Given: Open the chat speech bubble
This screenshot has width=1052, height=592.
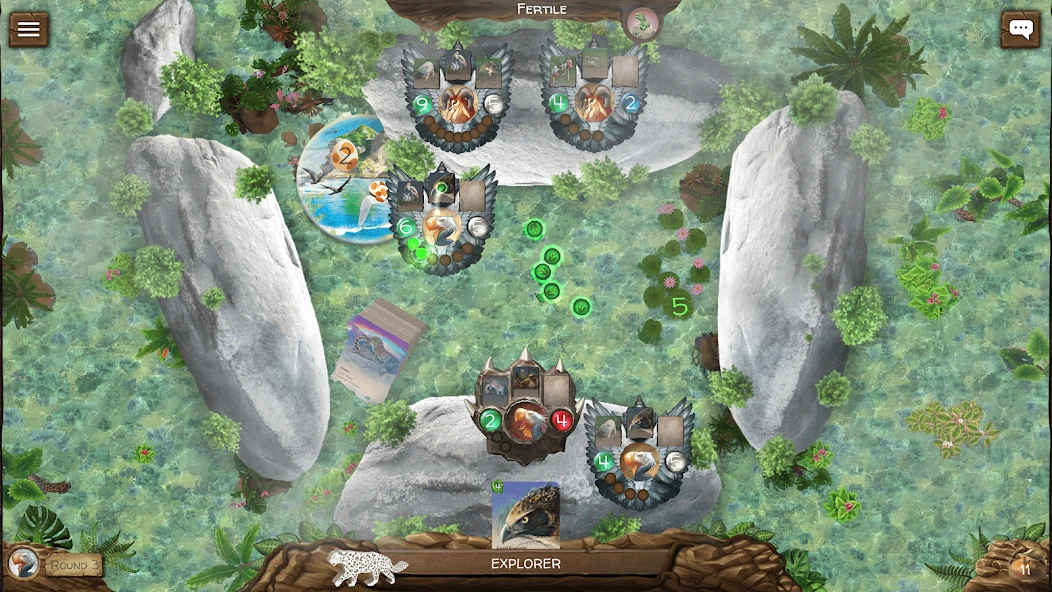Looking at the screenshot, I should pos(1020,29).
